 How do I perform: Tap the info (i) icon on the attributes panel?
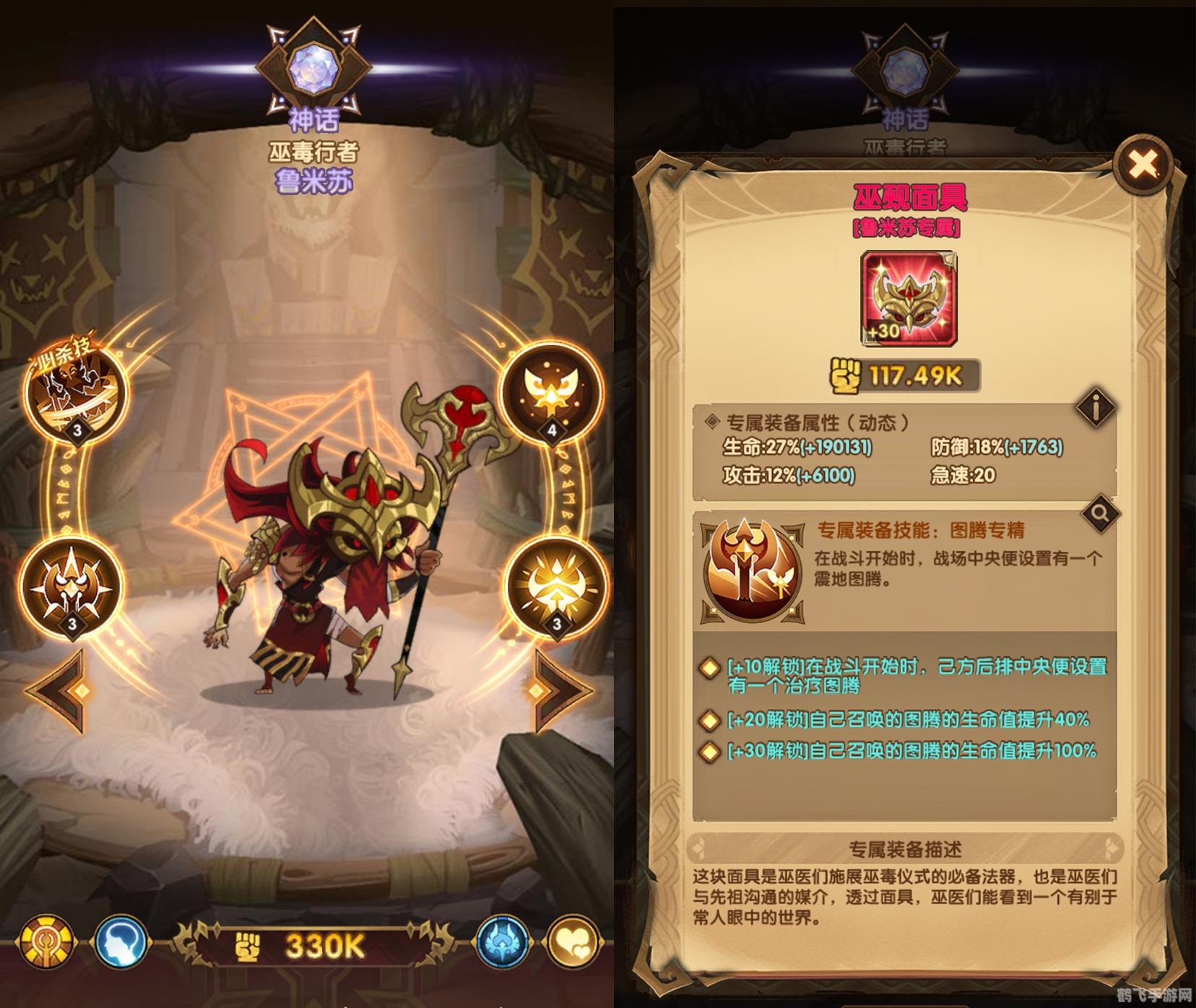1097,407
